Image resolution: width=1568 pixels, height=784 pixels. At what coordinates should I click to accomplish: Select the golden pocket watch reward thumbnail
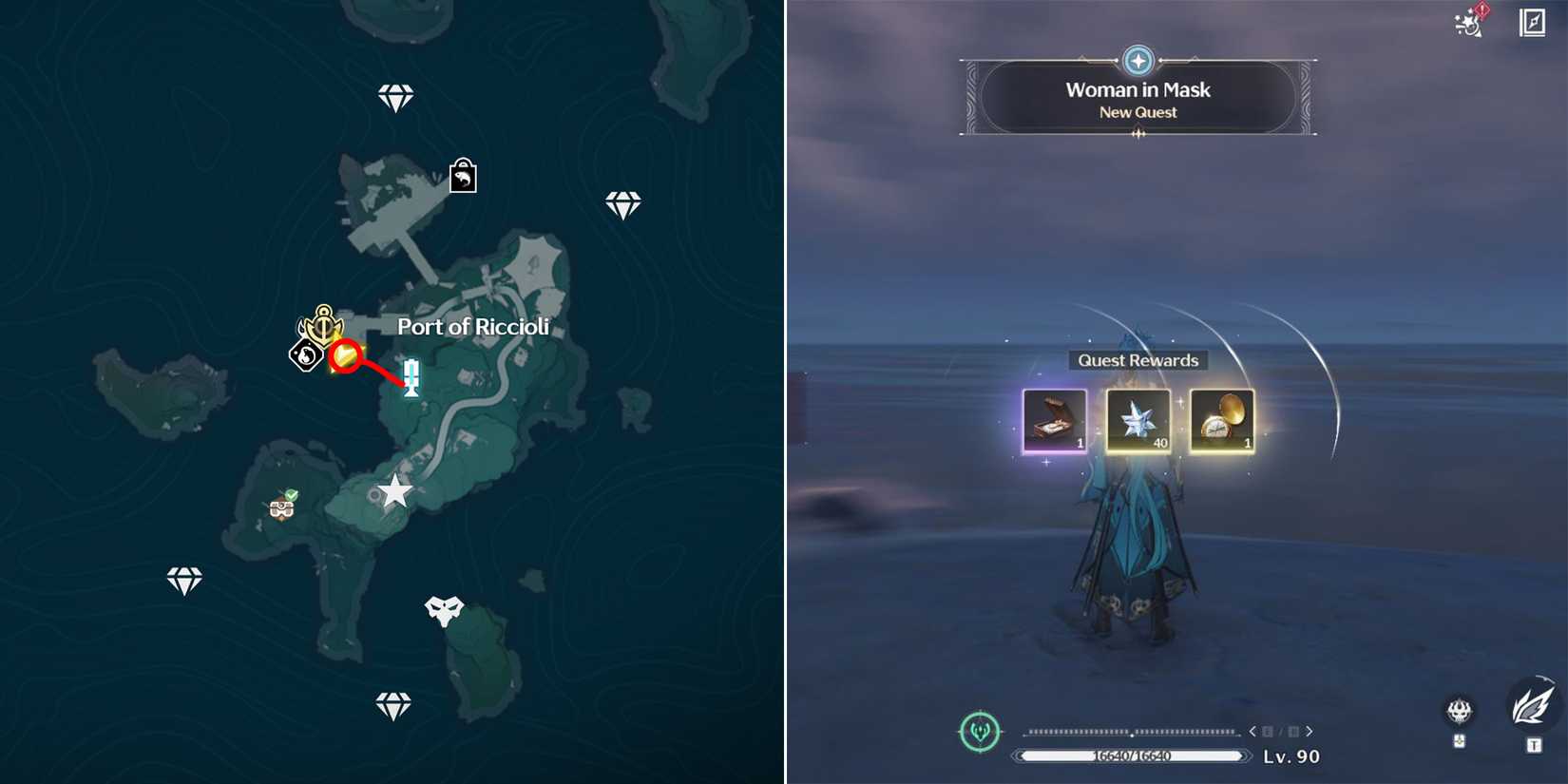coord(1222,421)
